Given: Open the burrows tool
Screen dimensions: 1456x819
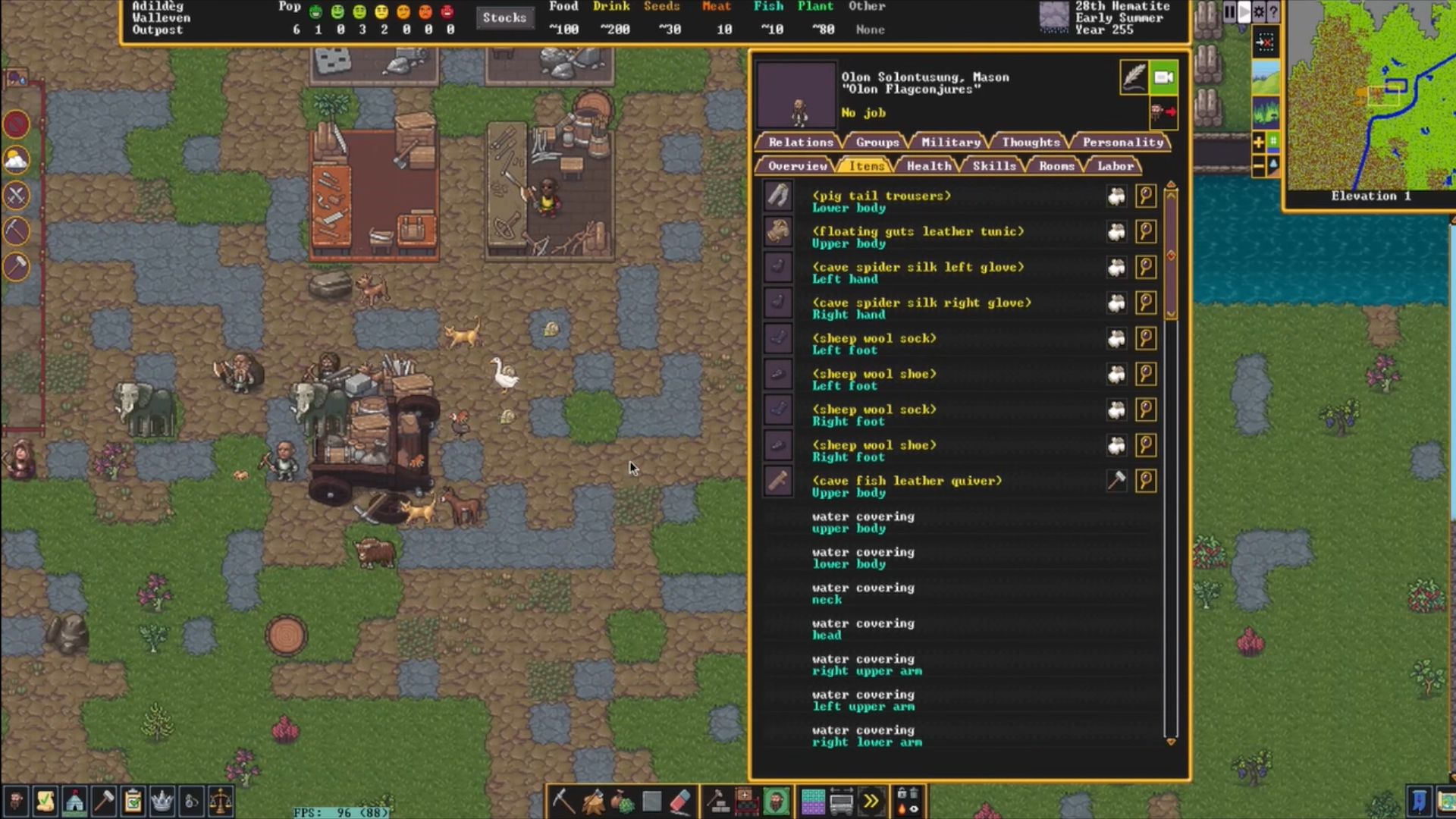Looking at the screenshot, I should [777, 800].
